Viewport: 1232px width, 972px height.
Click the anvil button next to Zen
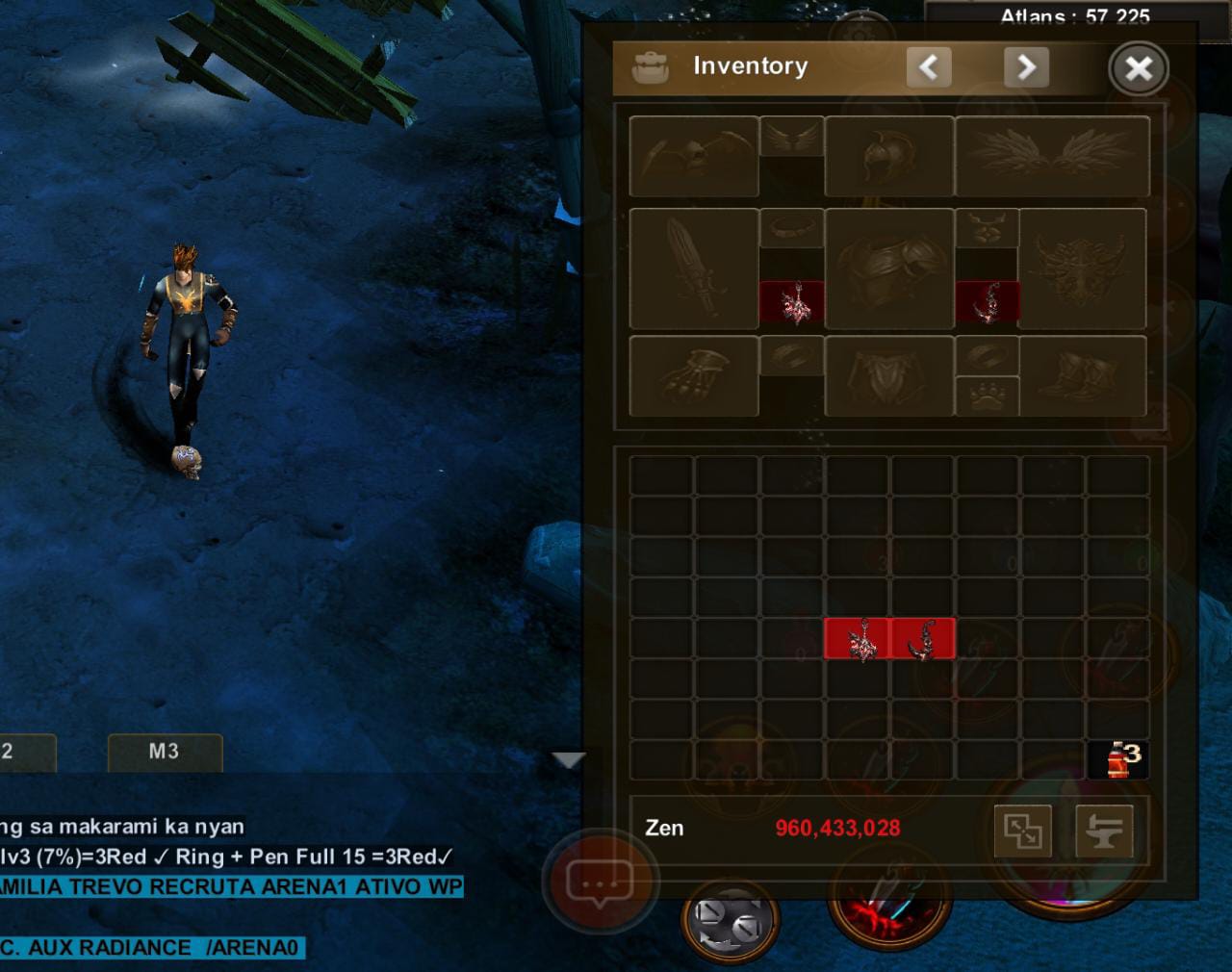point(1104,831)
